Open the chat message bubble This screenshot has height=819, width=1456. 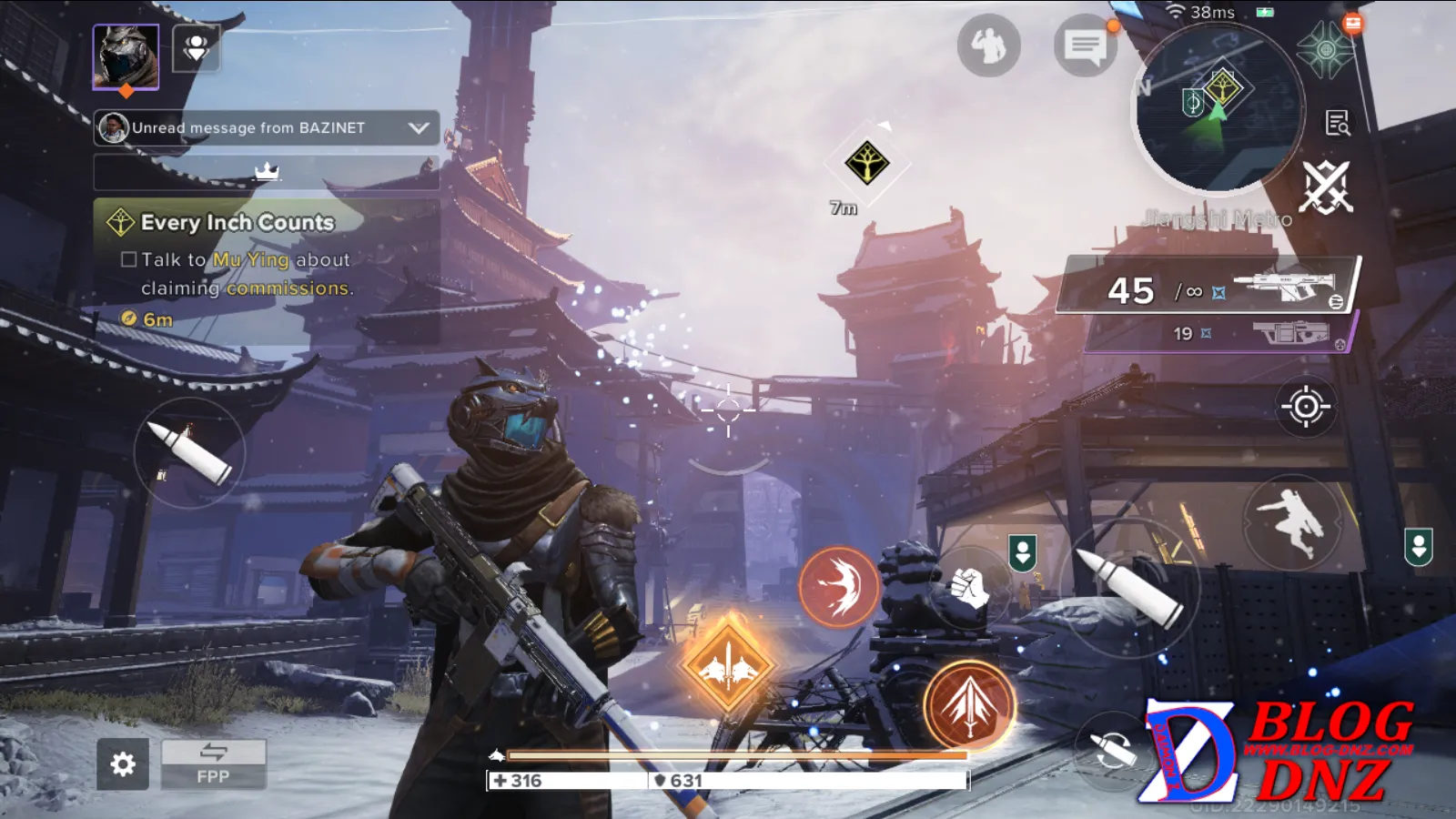point(1085,45)
